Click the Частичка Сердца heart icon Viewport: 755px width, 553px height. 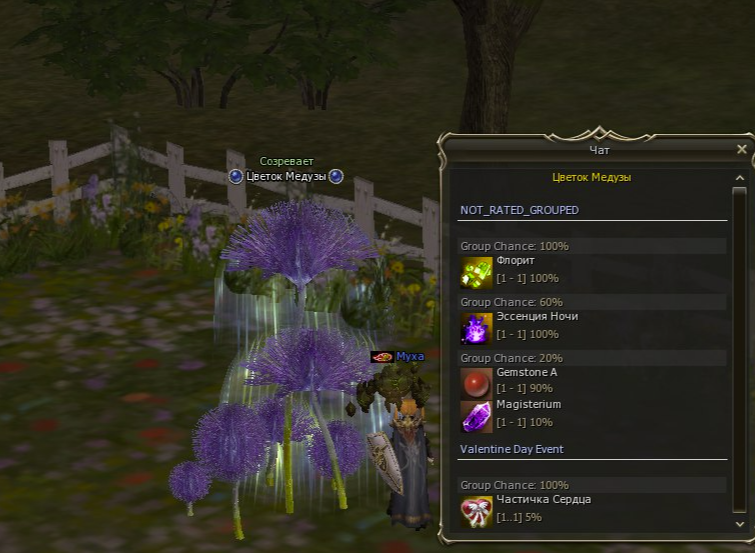[476, 510]
